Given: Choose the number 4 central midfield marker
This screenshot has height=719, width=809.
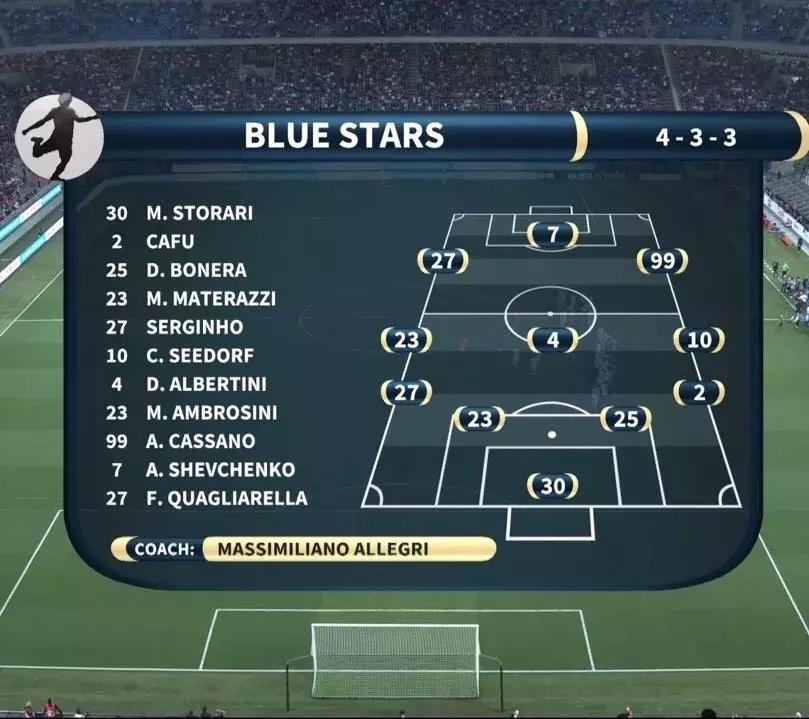Looking at the screenshot, I should (552, 340).
